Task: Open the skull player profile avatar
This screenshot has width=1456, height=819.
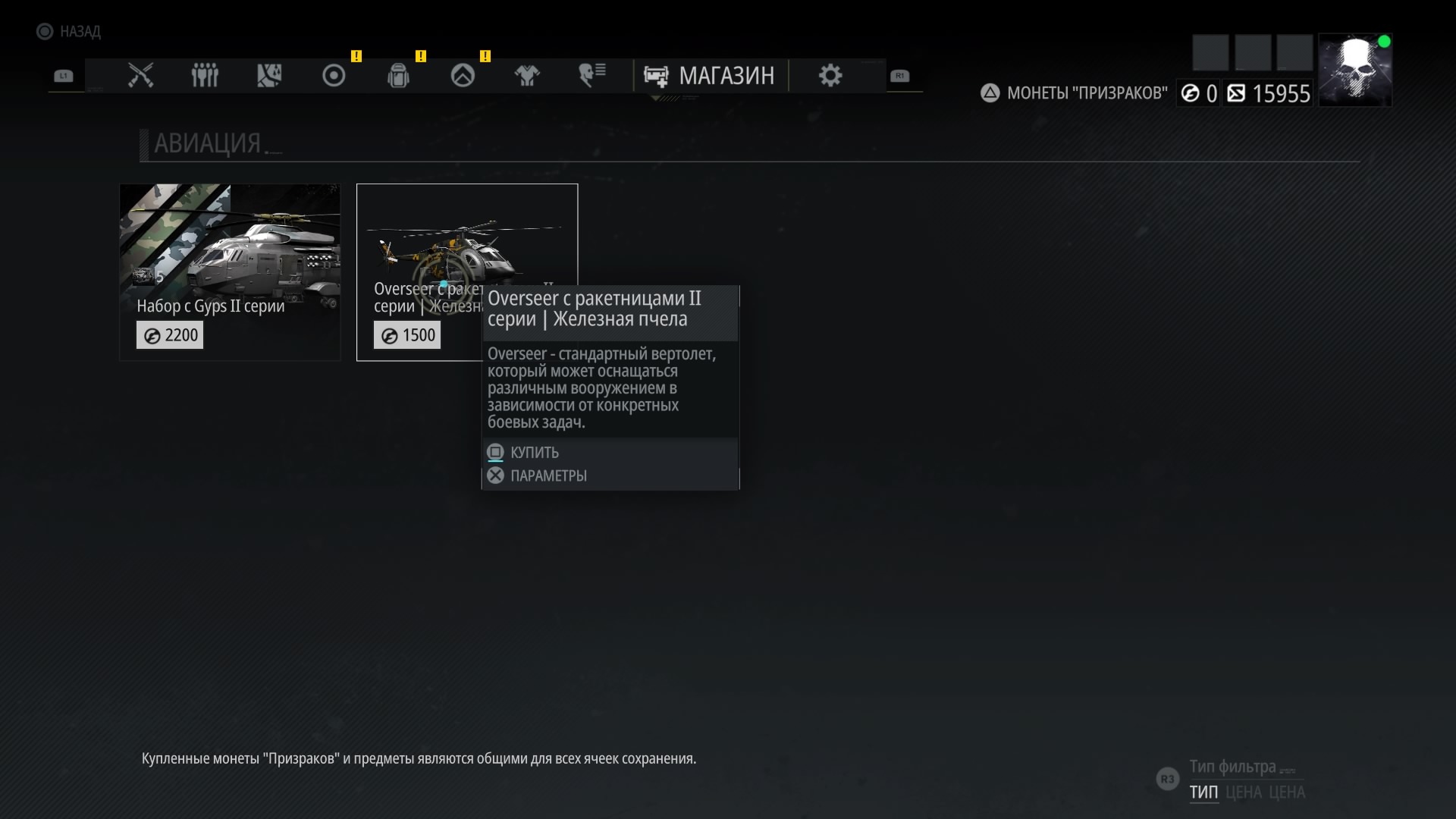Action: (x=1354, y=70)
